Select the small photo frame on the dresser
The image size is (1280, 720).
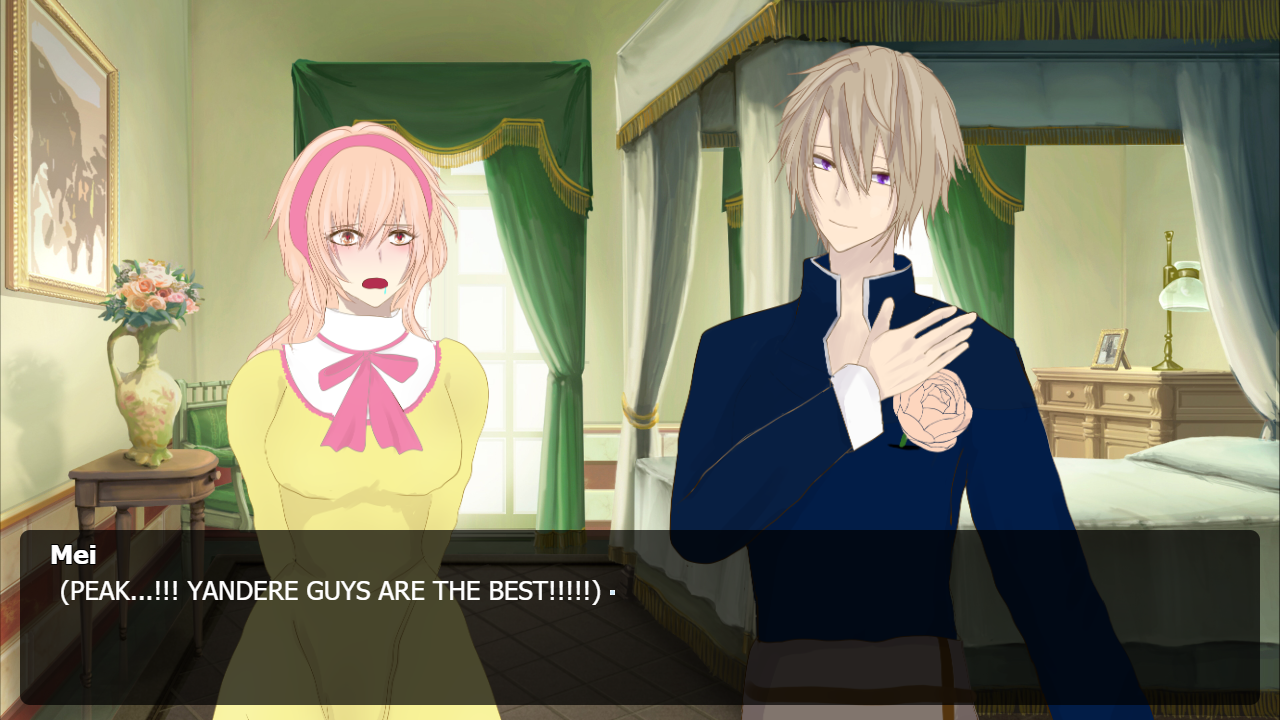point(1110,350)
